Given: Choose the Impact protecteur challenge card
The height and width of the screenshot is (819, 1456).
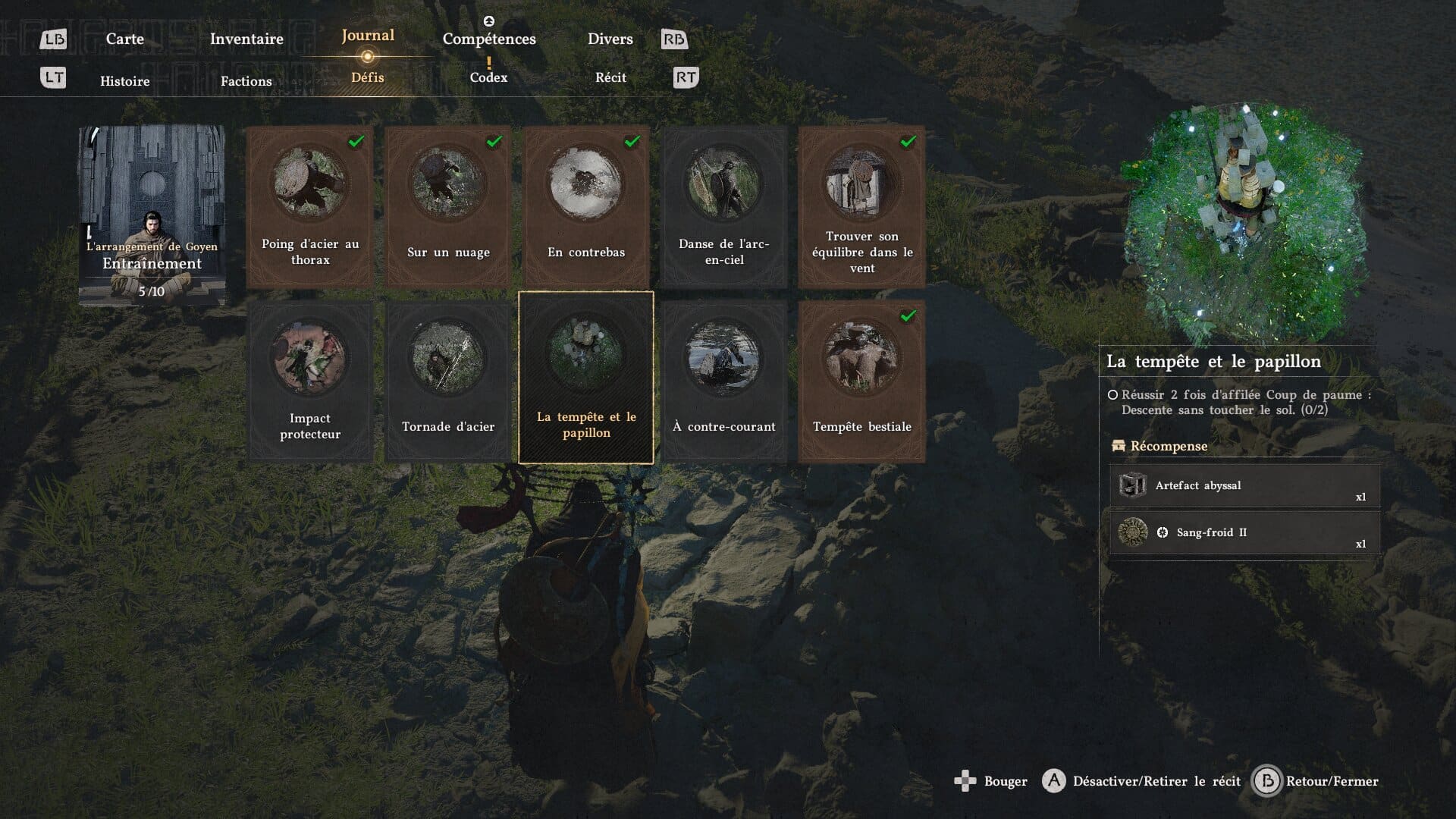Looking at the screenshot, I should click(310, 381).
